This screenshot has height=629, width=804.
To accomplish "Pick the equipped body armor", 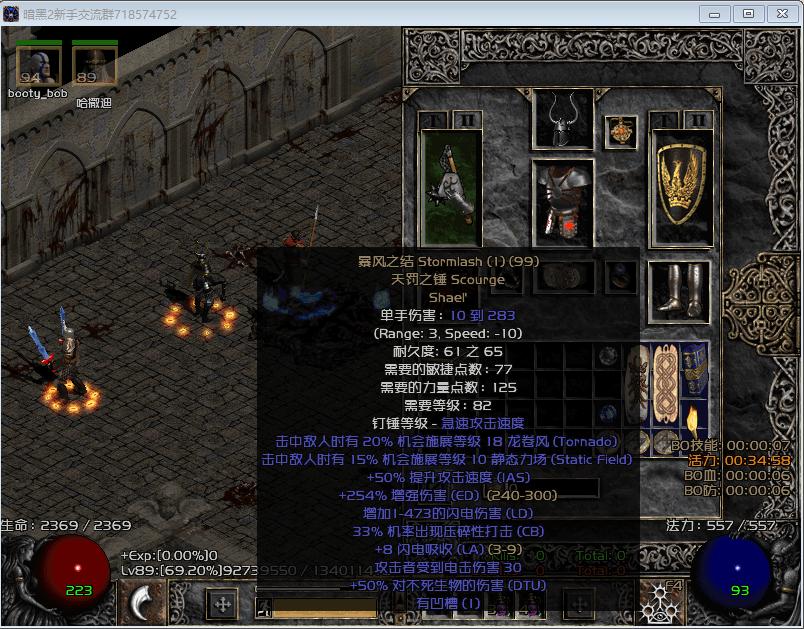I will (563, 201).
